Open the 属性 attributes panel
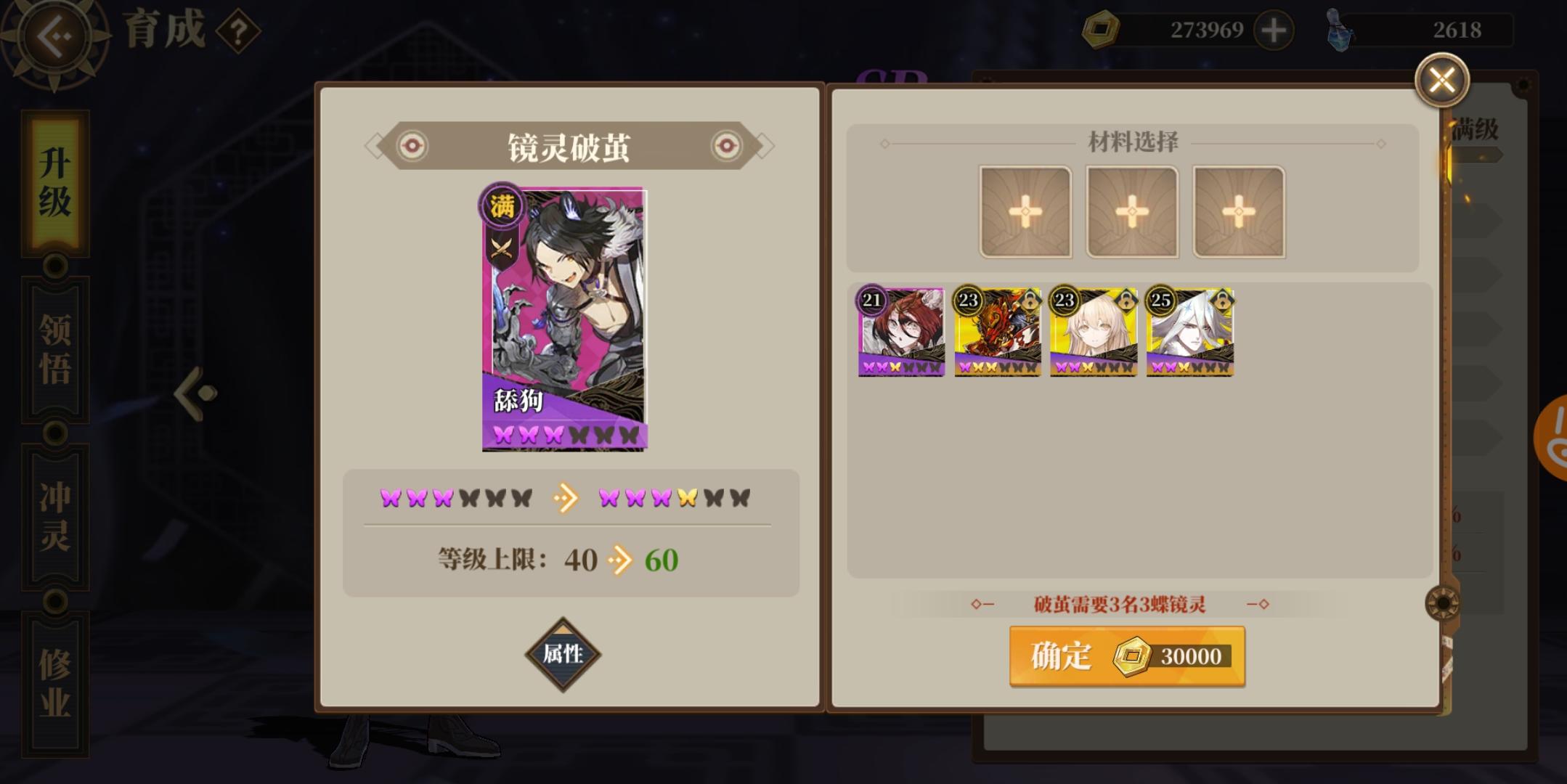 [x=564, y=653]
